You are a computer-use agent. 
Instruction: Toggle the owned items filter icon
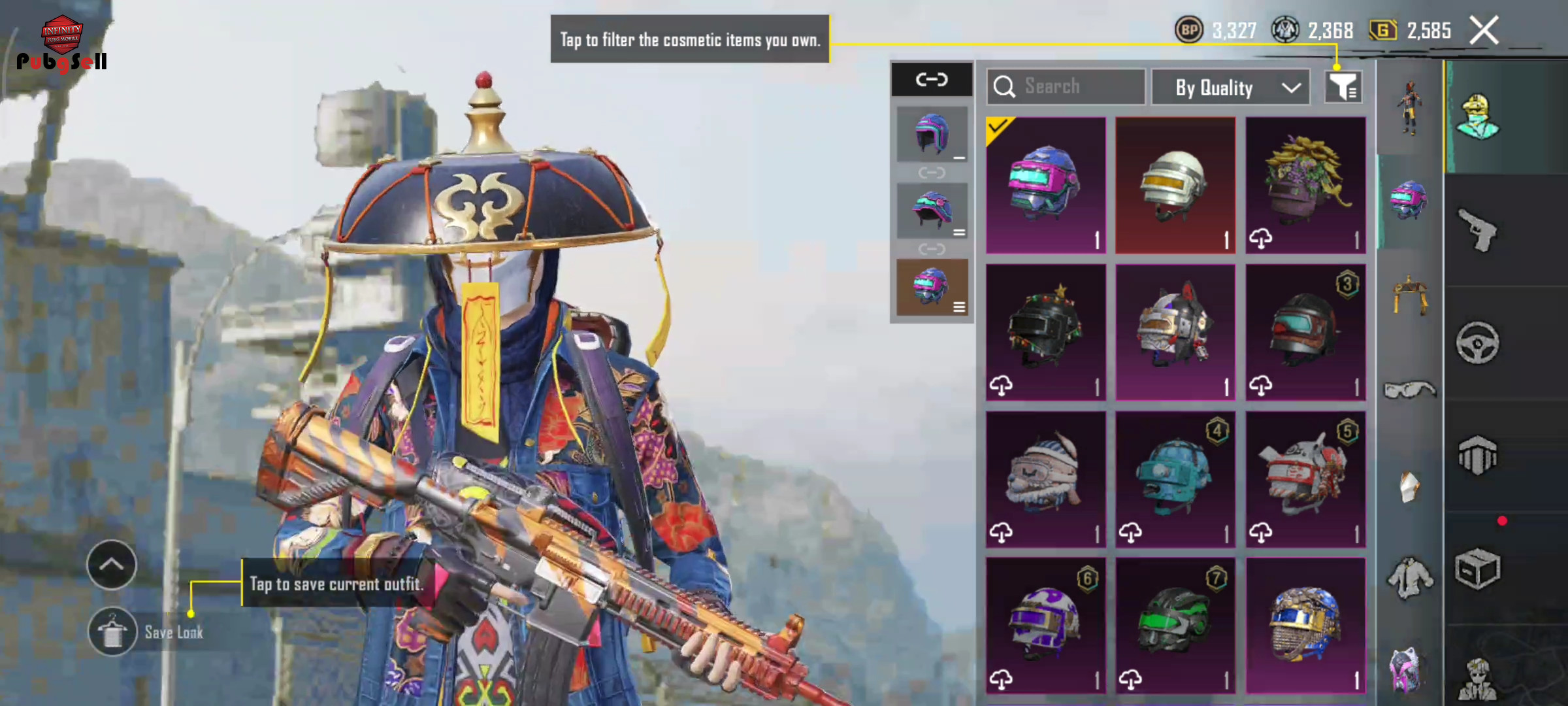(x=1343, y=88)
